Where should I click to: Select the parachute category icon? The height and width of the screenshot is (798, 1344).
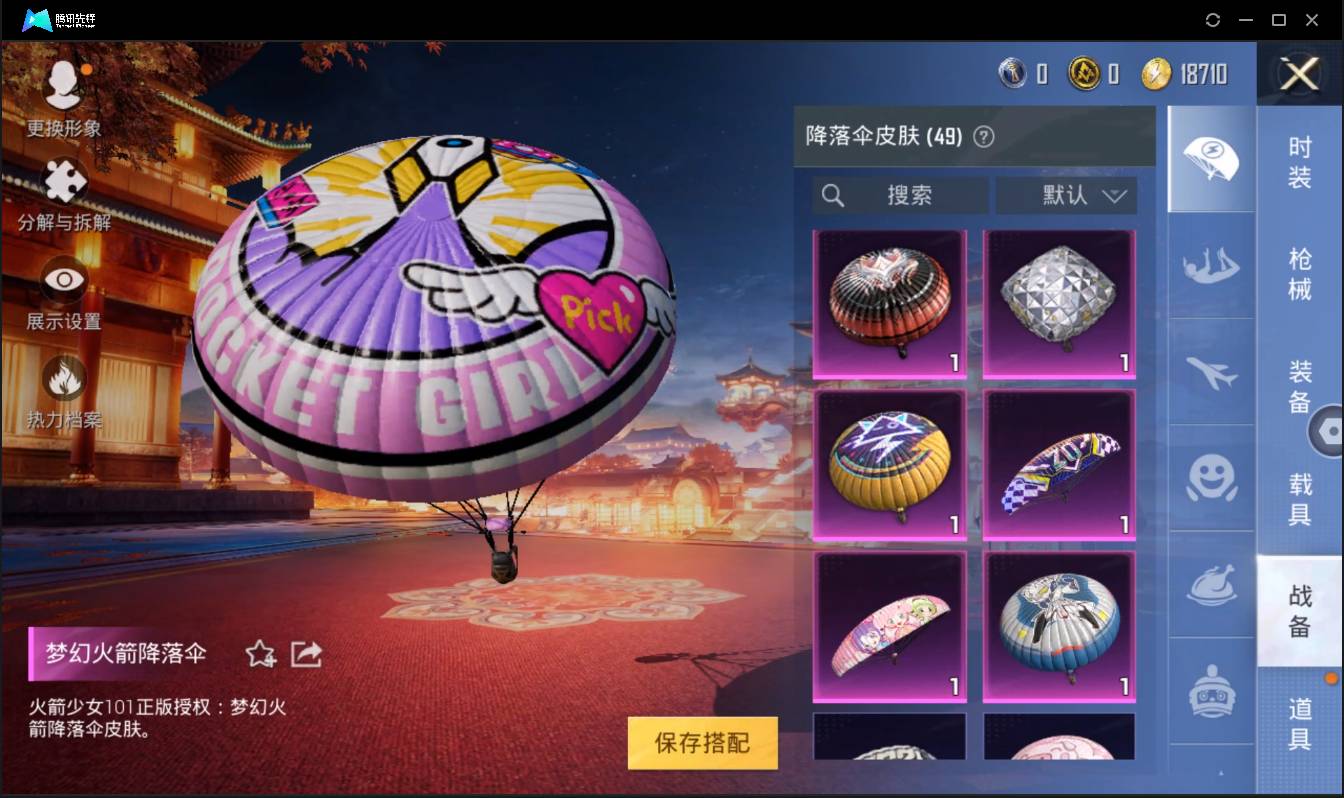coord(1211,158)
